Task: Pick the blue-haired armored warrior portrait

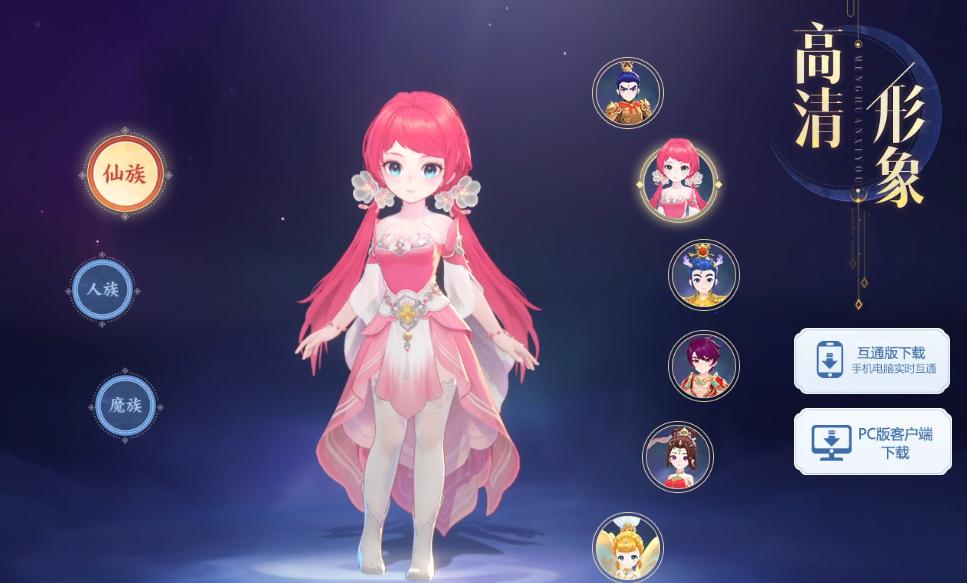Action: coord(628,93)
